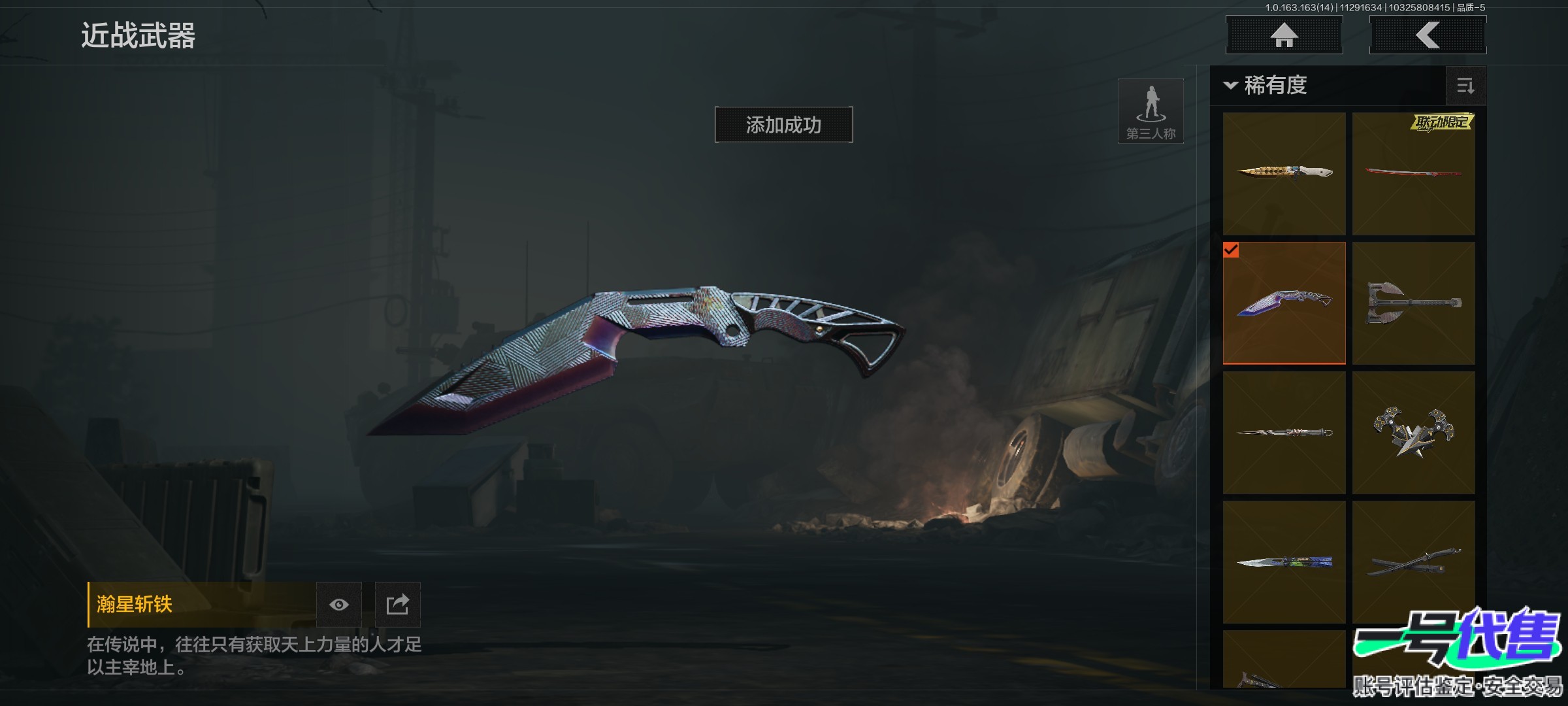Image resolution: width=1568 pixels, height=706 pixels.
Task: Go back using the arrow button
Action: pyautogui.click(x=1428, y=35)
